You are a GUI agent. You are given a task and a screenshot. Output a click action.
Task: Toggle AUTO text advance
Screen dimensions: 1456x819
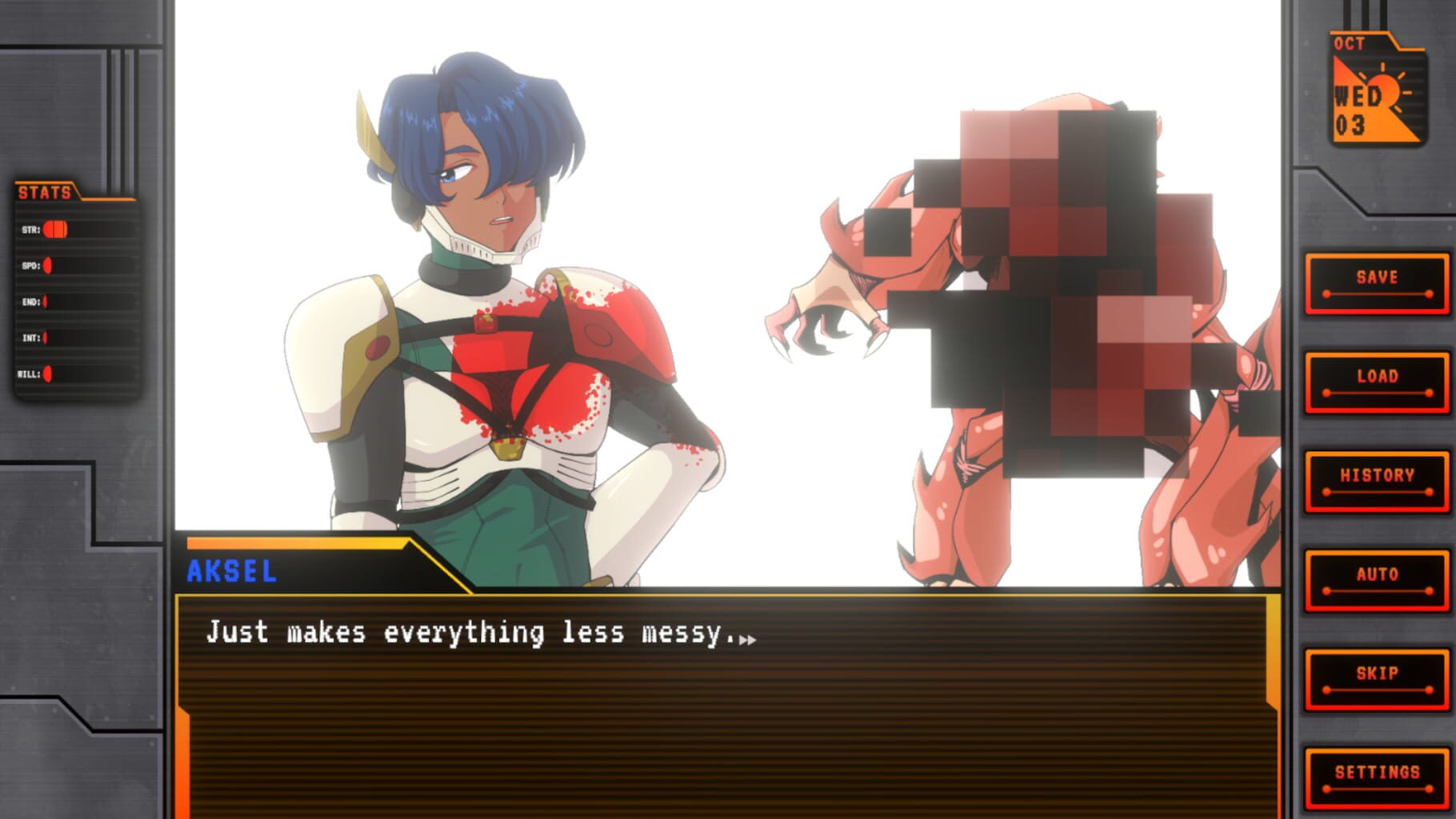click(1376, 581)
